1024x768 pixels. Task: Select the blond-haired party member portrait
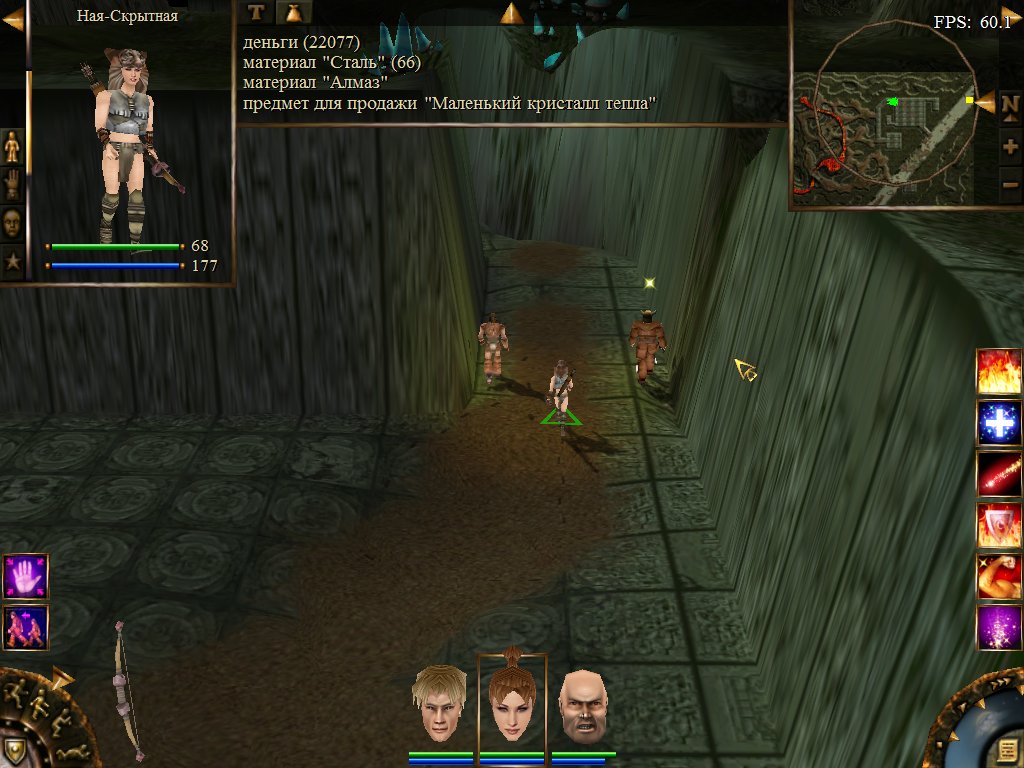pyautogui.click(x=441, y=706)
